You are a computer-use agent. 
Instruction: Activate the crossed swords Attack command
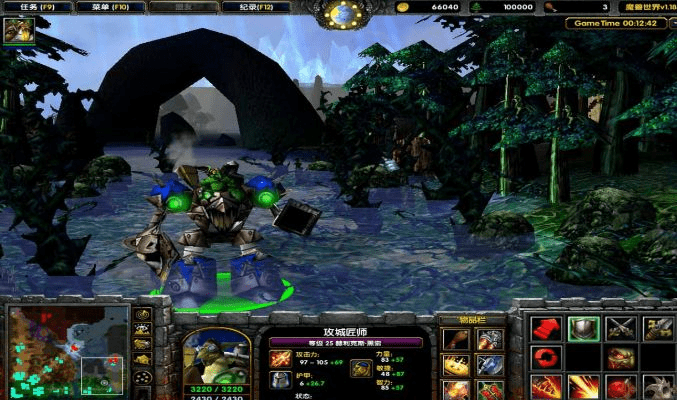tap(620, 329)
